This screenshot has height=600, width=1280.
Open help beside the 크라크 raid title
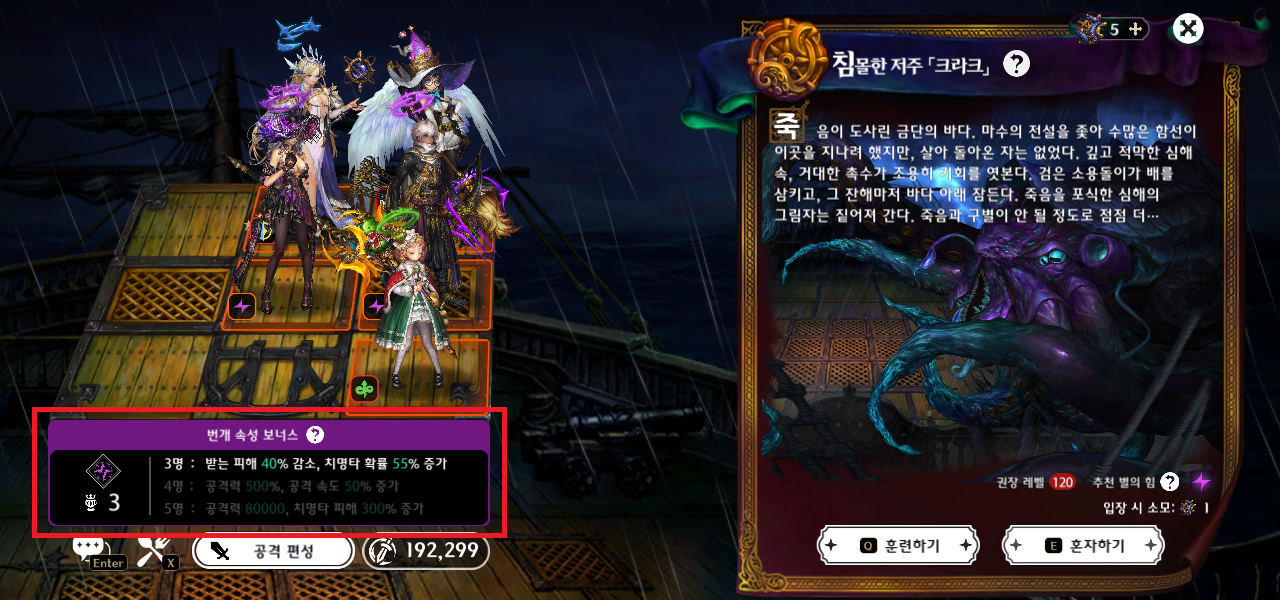[x=1016, y=65]
